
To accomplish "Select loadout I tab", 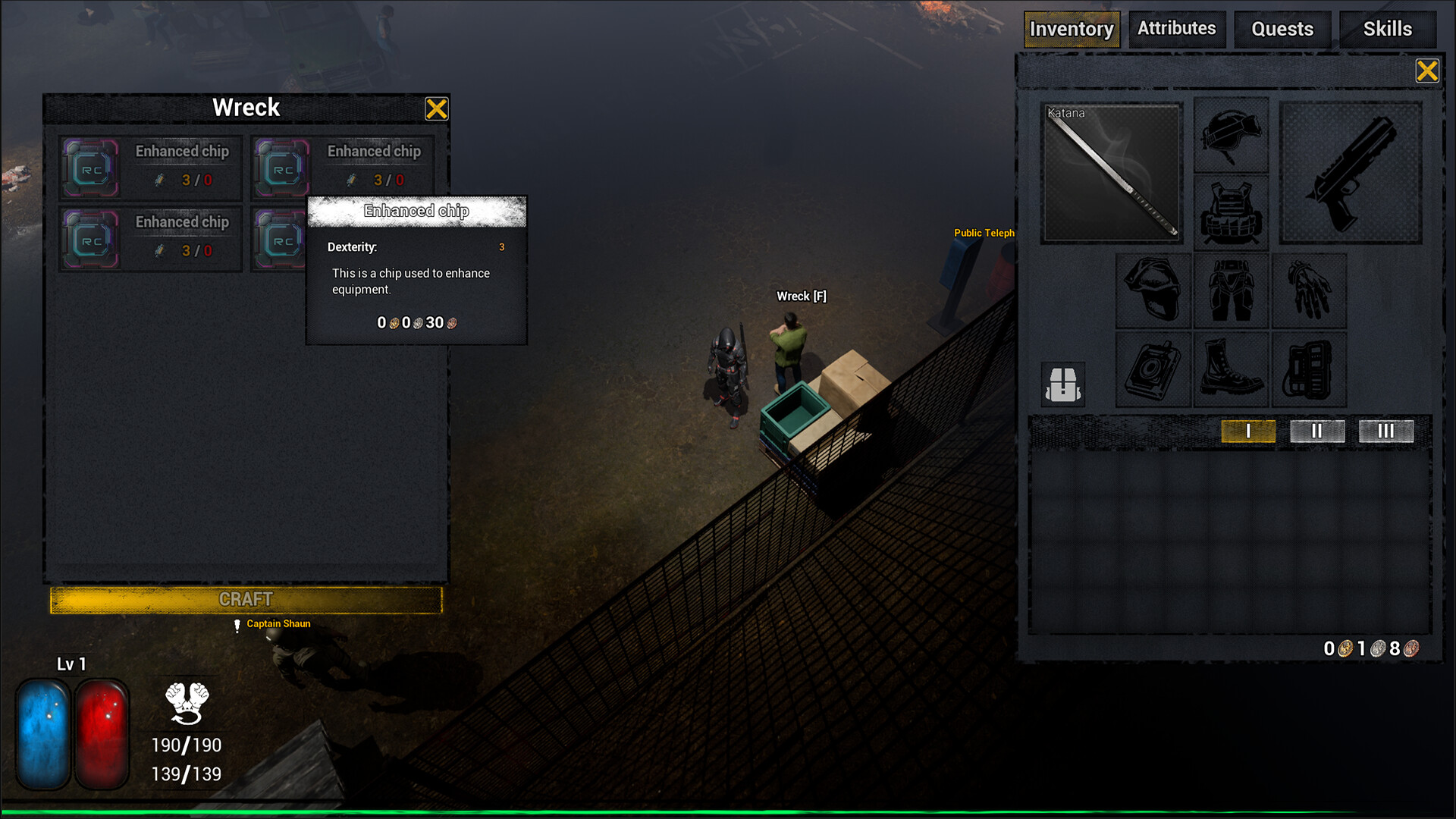I will click(1248, 431).
